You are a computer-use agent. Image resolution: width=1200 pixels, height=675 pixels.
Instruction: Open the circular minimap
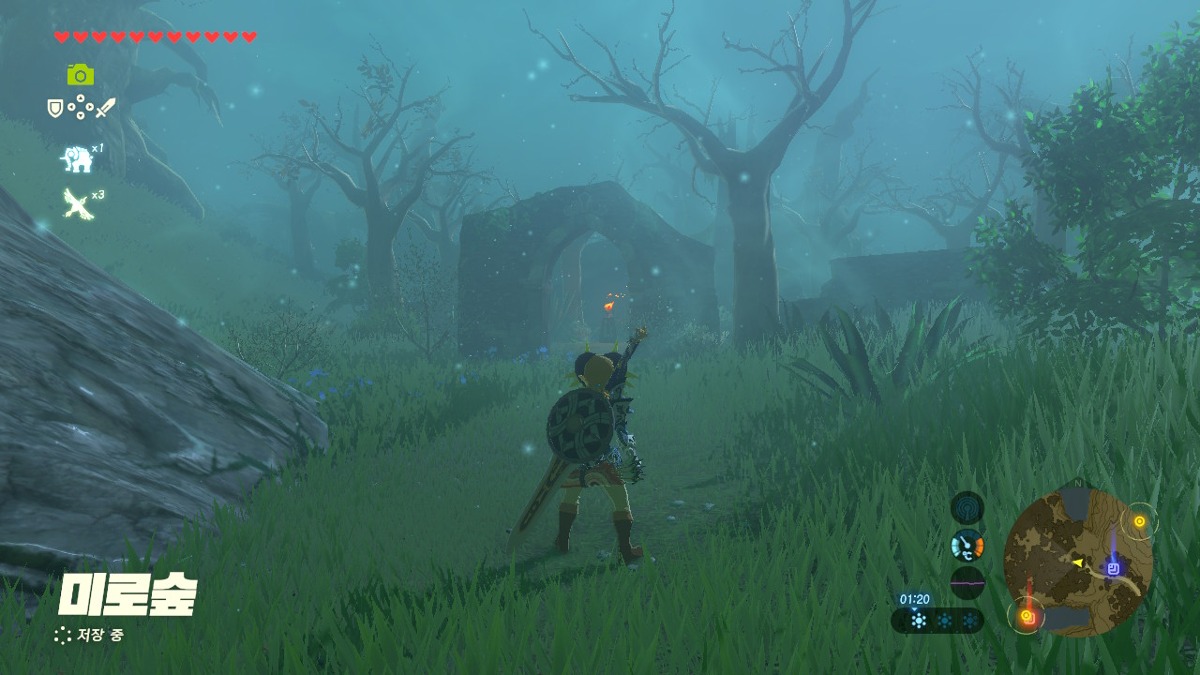click(1078, 561)
